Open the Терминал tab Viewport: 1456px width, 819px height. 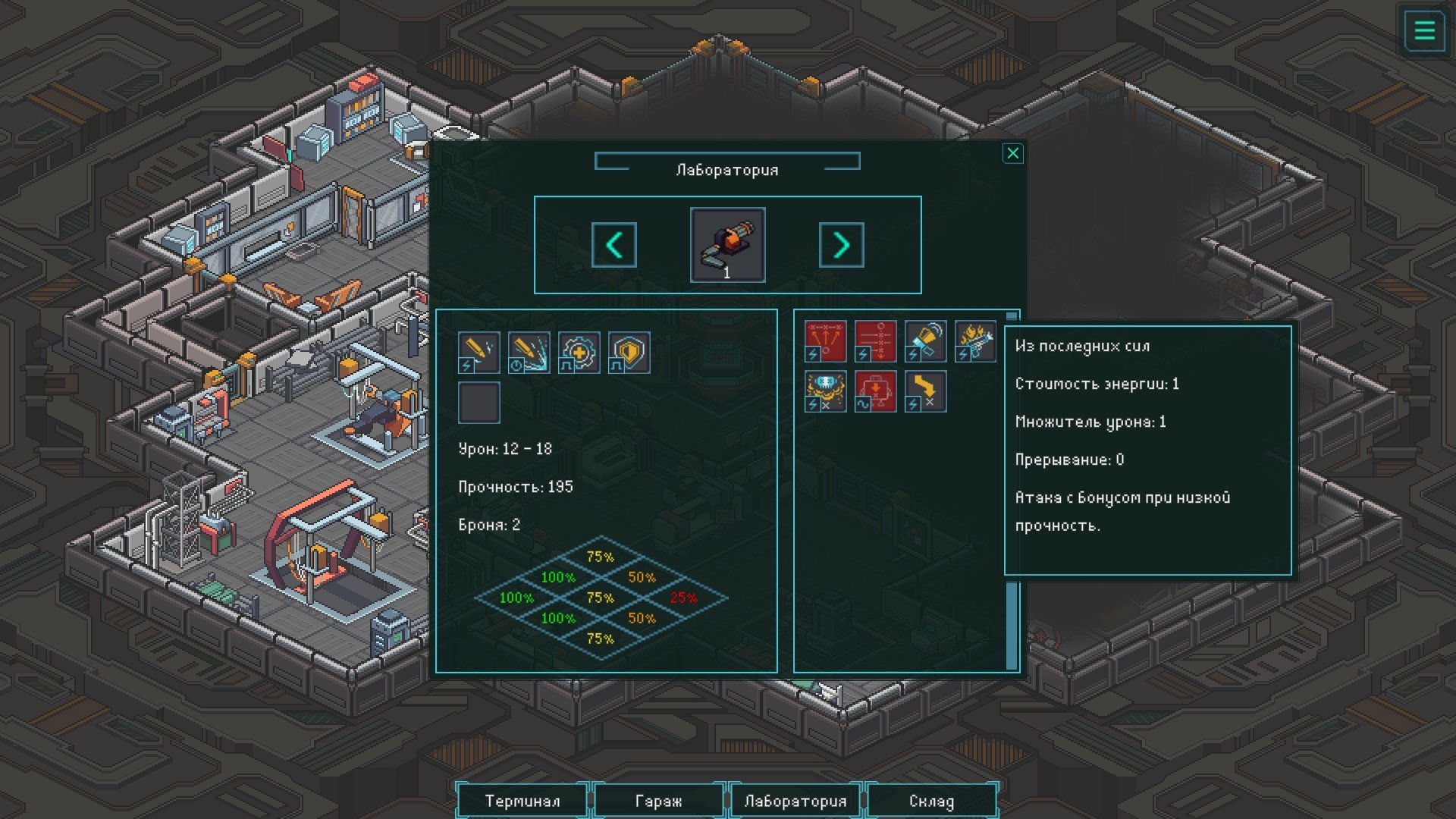[522, 801]
